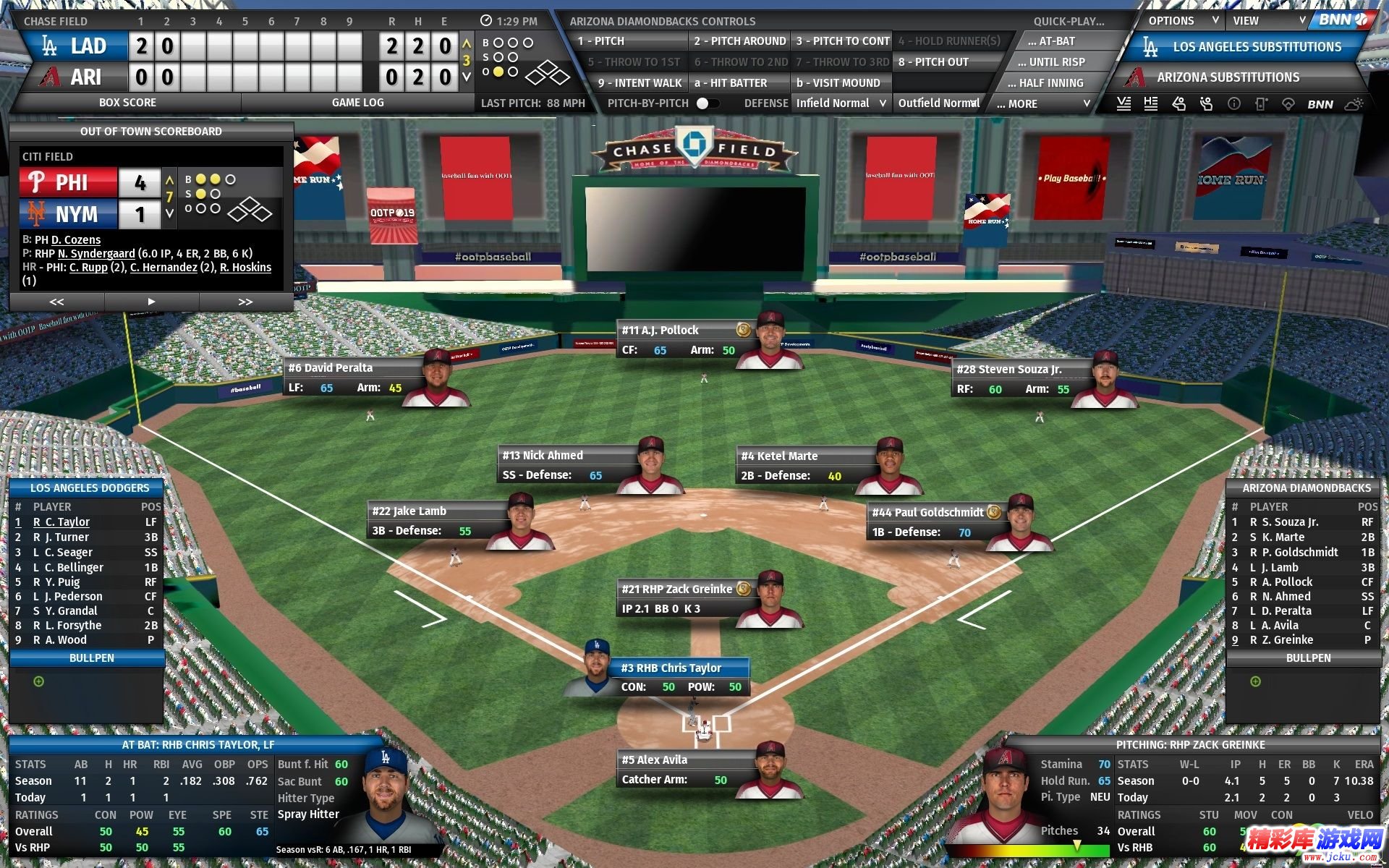
Task: Expand the More quick-play dropdown
Action: point(1042,104)
